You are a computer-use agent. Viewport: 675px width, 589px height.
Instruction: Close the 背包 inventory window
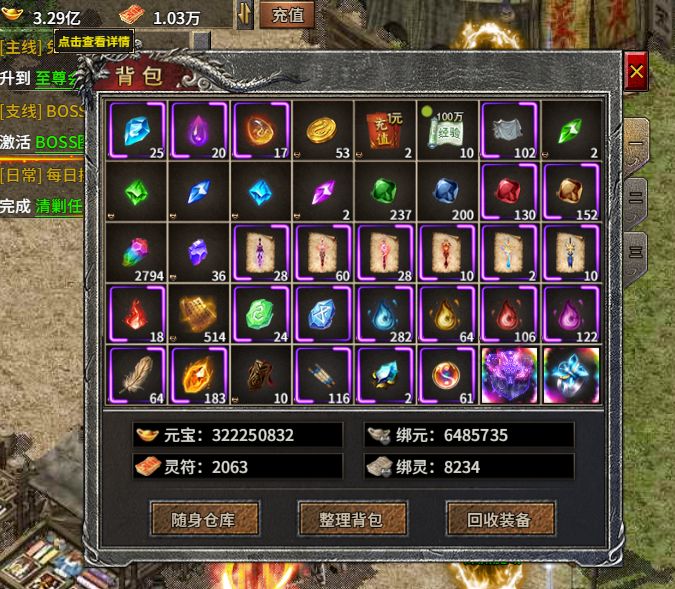tap(636, 72)
